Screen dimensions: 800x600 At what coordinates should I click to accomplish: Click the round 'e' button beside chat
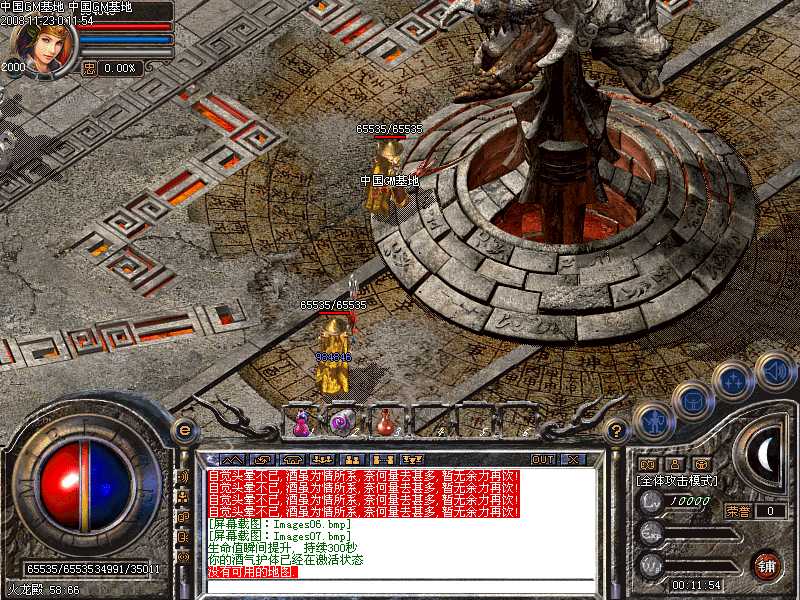(184, 430)
